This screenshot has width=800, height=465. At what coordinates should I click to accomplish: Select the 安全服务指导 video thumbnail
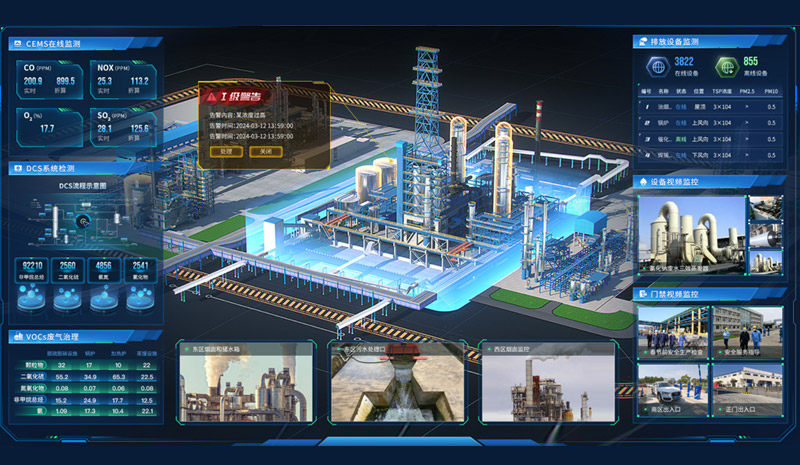[746, 331]
